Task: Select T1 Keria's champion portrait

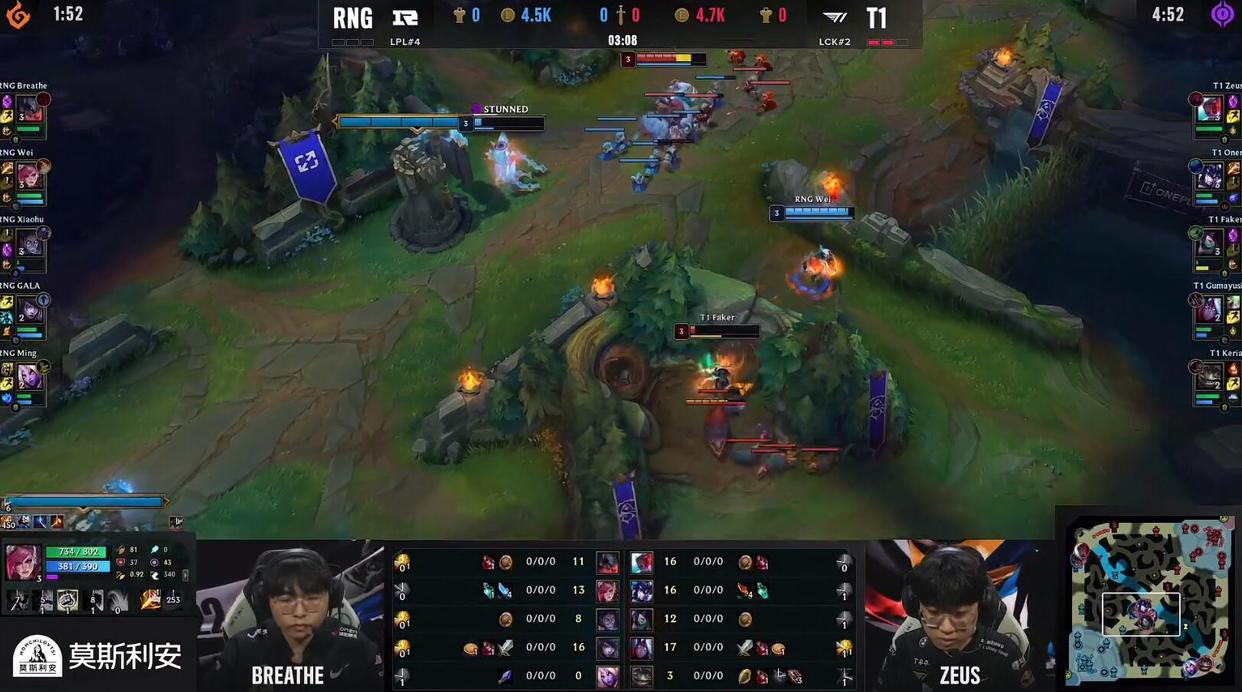Action: 1211,377
